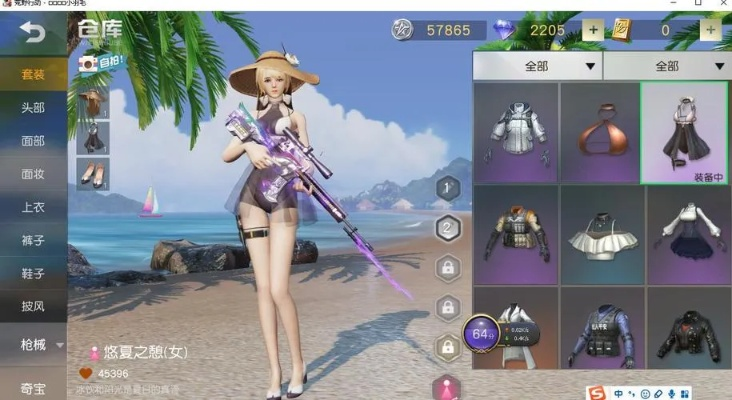Open the 裤子 category tab
Viewport: 732px width, 400px height.
[x=32, y=240]
